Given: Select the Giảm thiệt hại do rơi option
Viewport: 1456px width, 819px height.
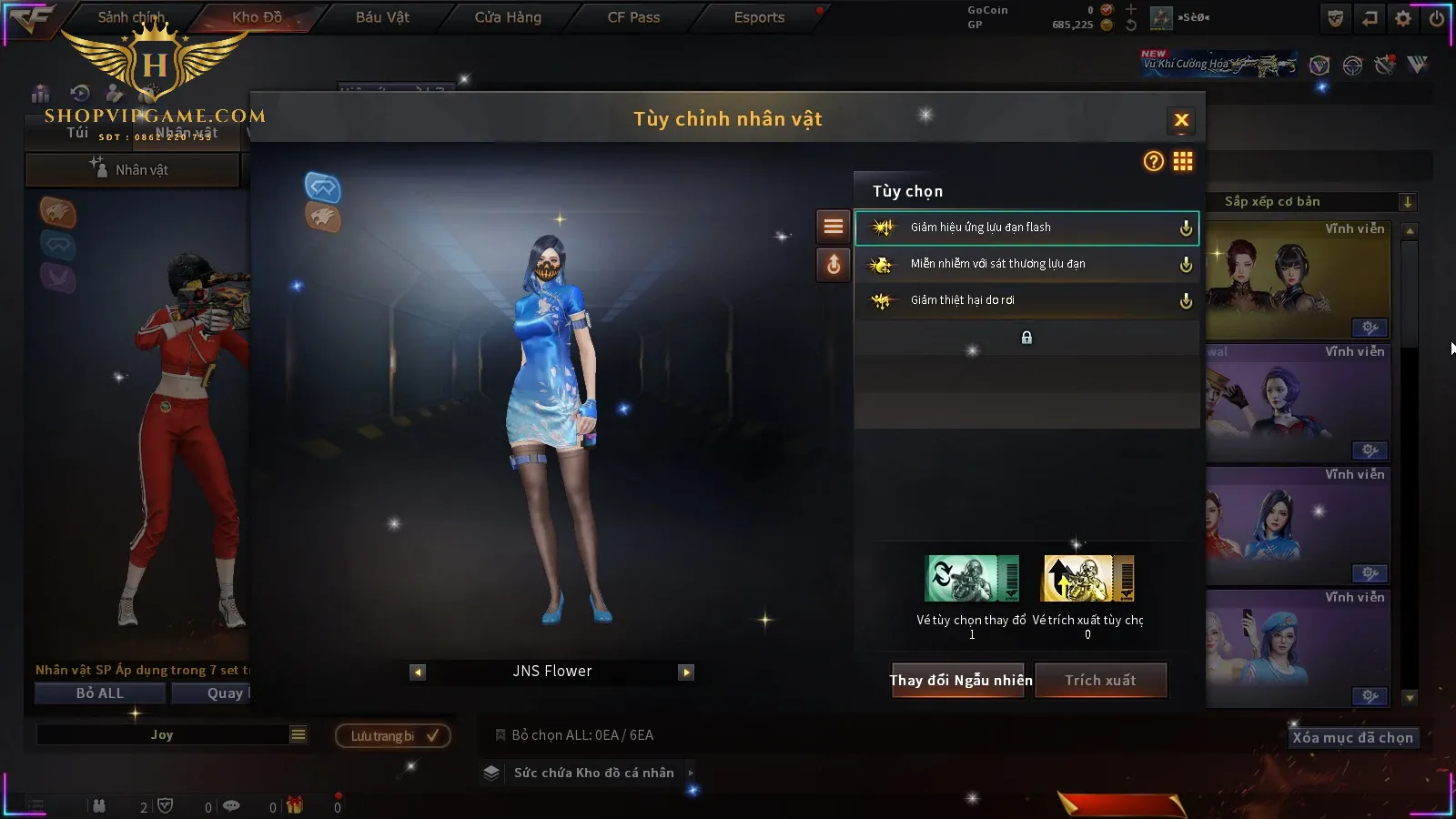Looking at the screenshot, I should pos(1026,300).
